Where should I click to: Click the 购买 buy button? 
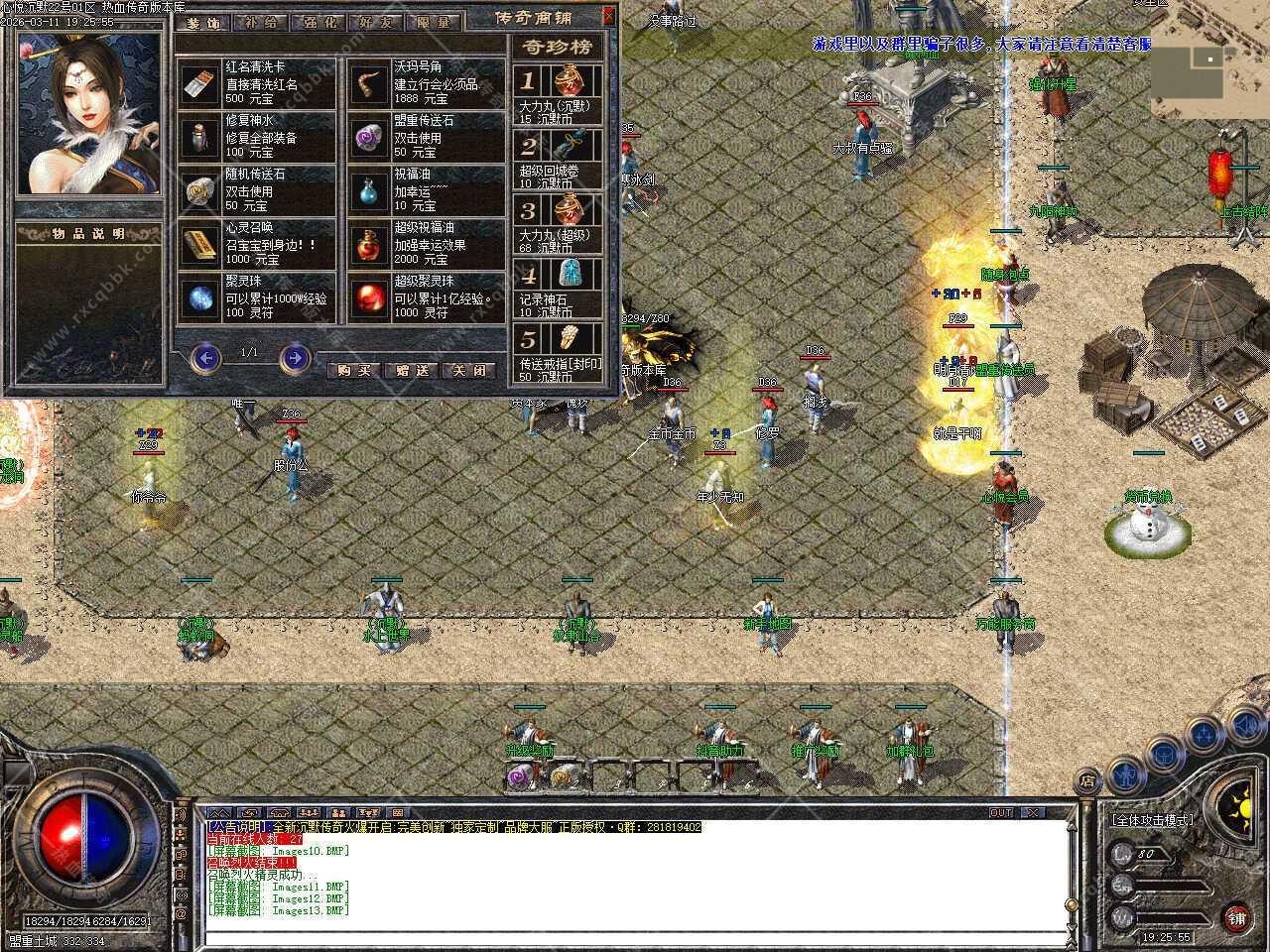[354, 370]
